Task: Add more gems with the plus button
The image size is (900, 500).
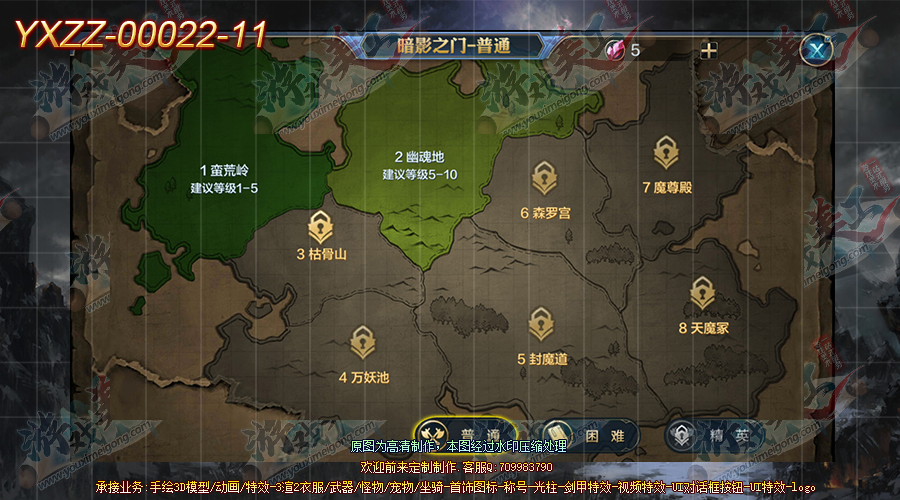Action: click(709, 50)
